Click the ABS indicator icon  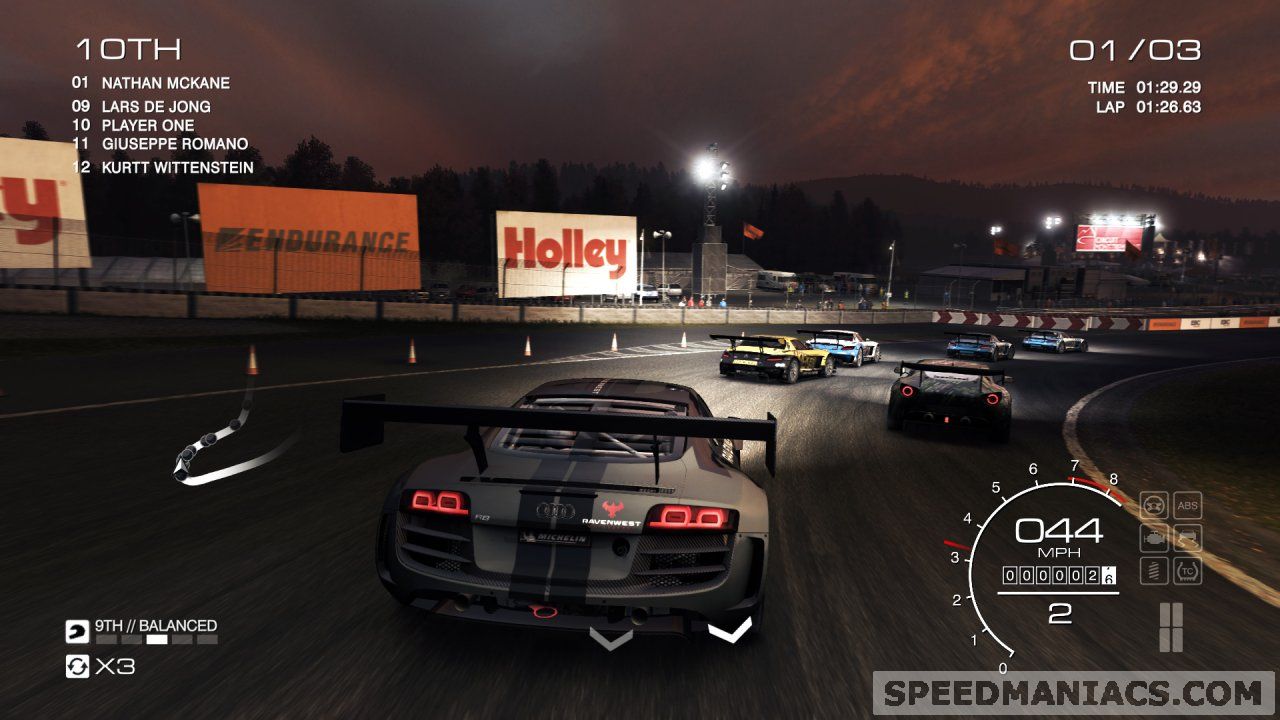[x=1188, y=505]
